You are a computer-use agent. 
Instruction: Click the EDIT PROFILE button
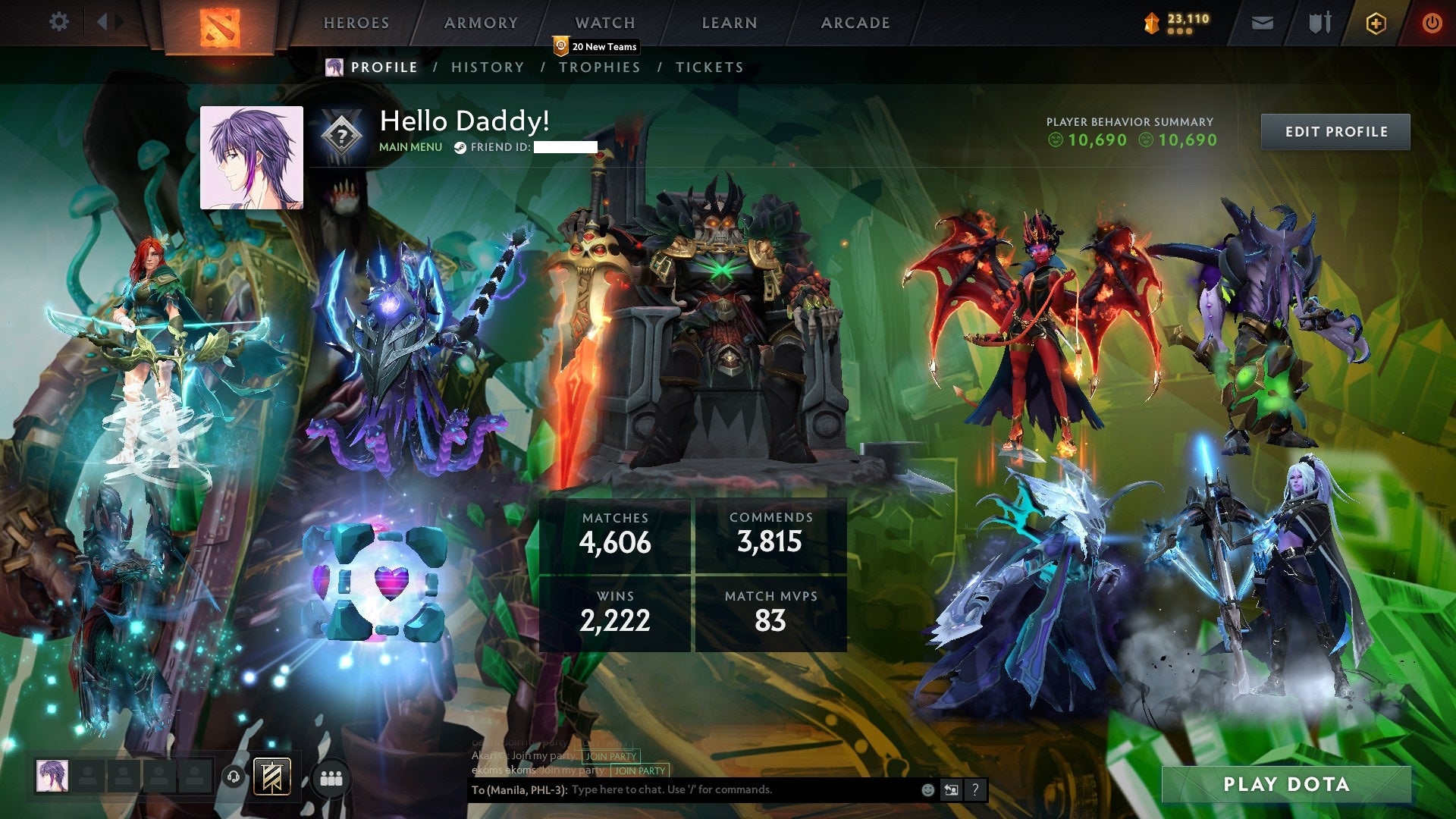point(1335,130)
